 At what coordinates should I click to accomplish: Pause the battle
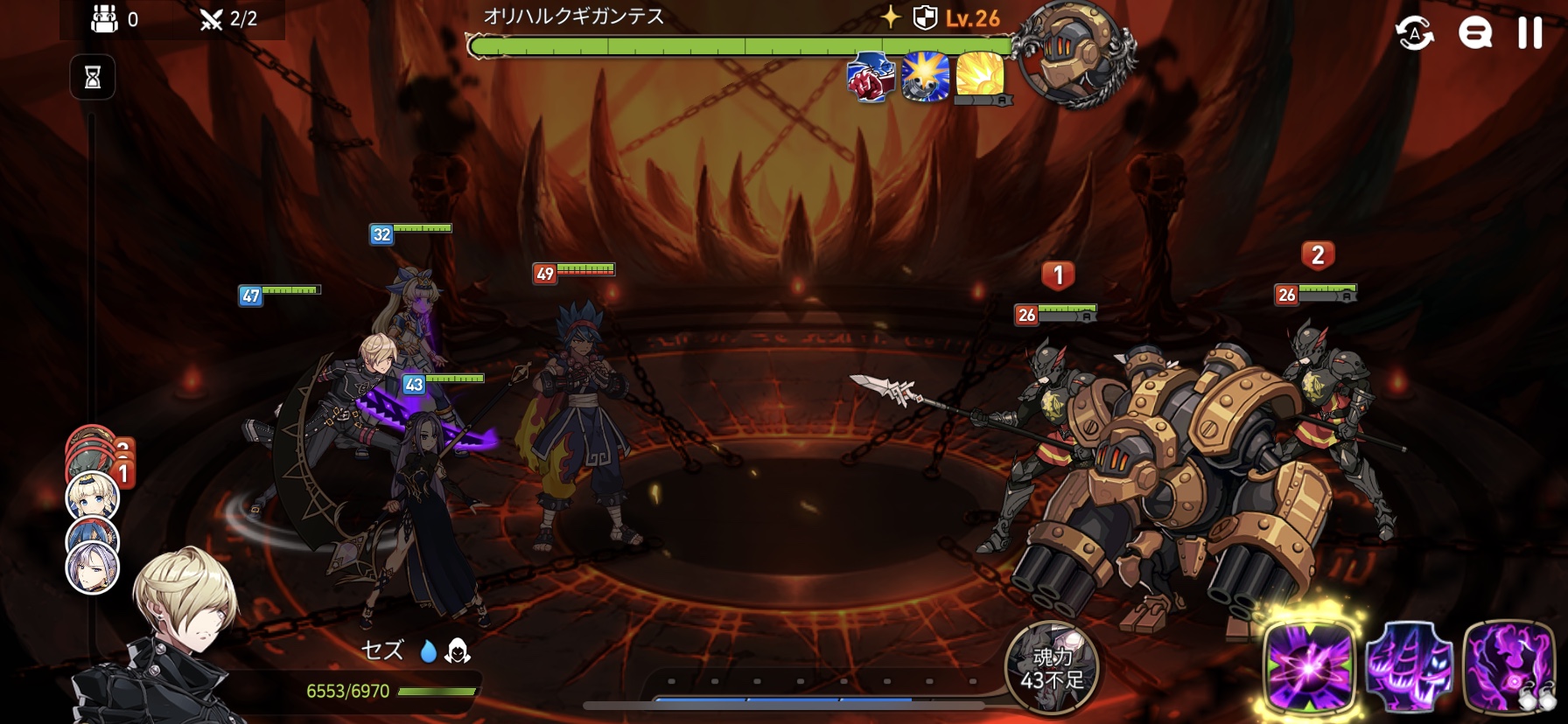click(1529, 32)
